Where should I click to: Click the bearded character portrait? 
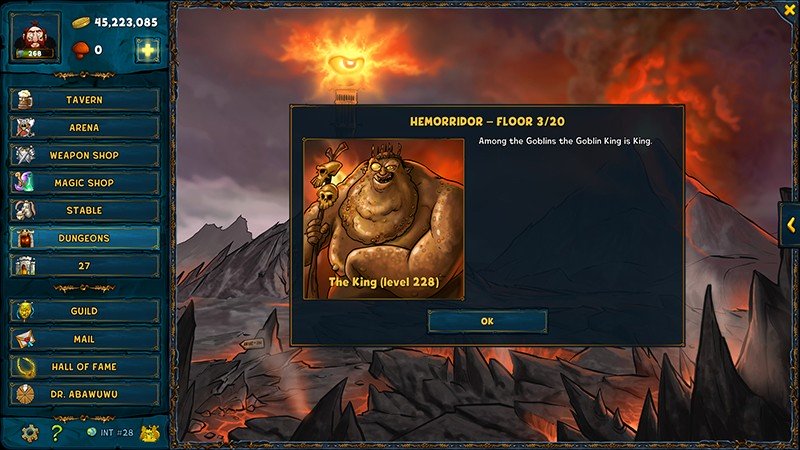click(37, 37)
